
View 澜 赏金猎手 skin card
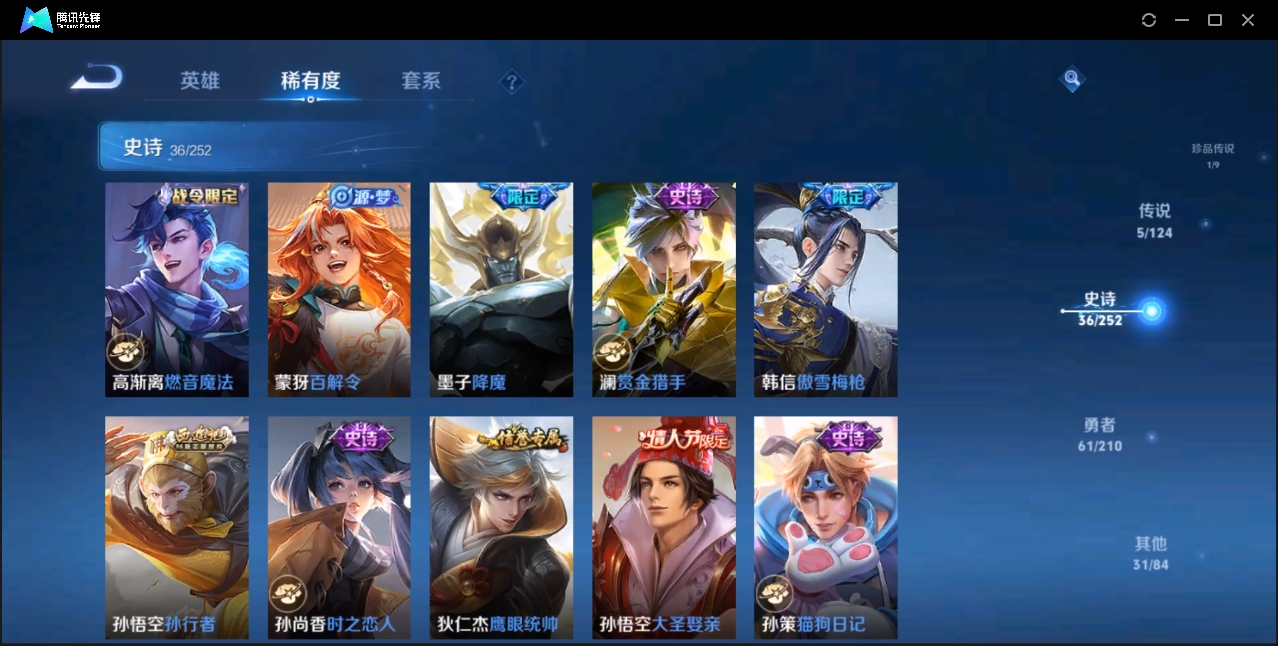[663, 289]
